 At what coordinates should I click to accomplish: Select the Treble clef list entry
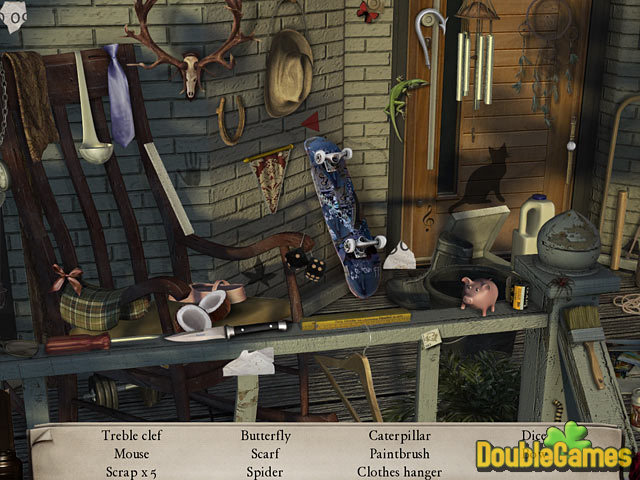click(x=131, y=436)
